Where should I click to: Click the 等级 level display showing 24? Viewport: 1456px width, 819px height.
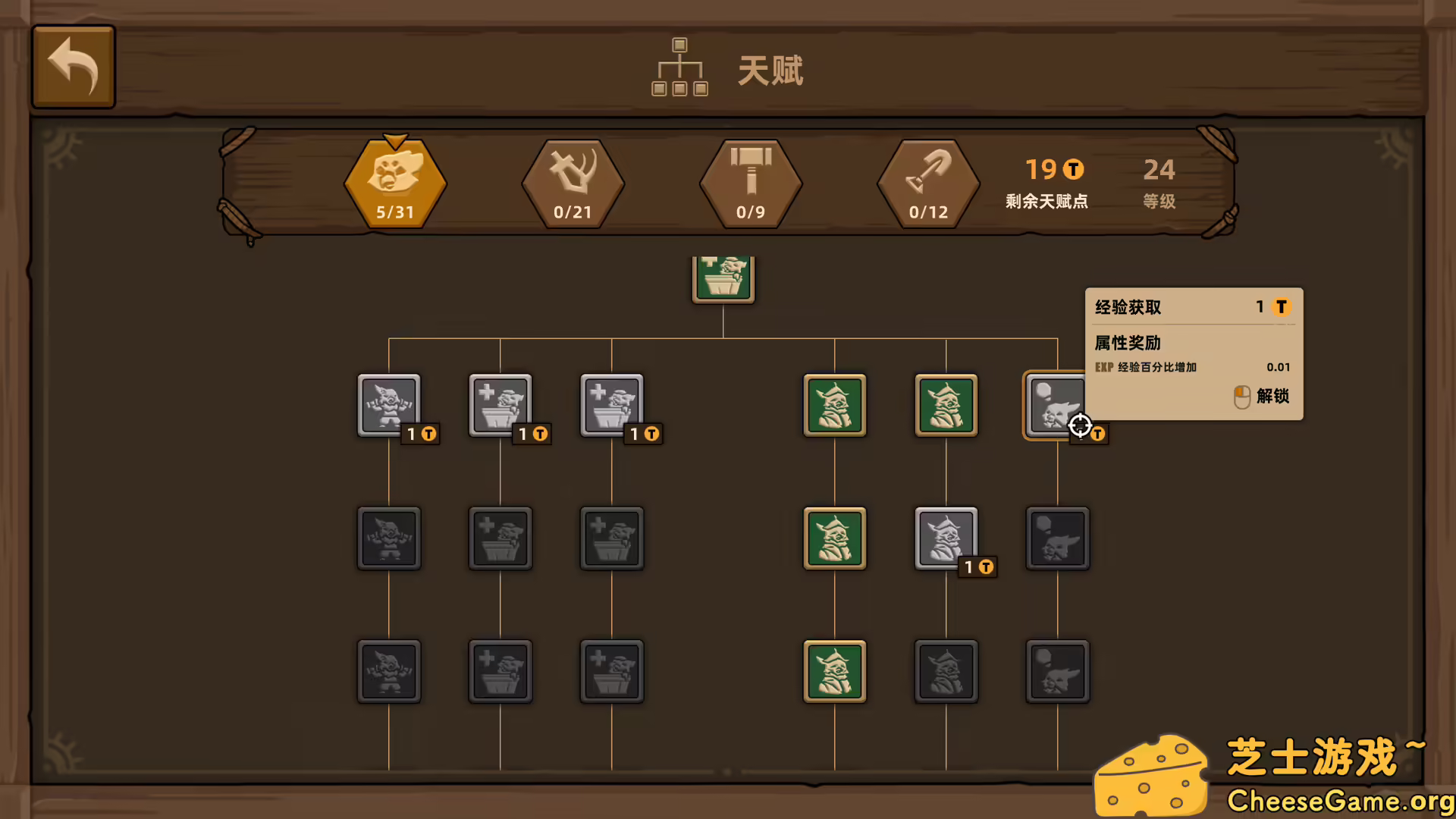click(x=1158, y=184)
